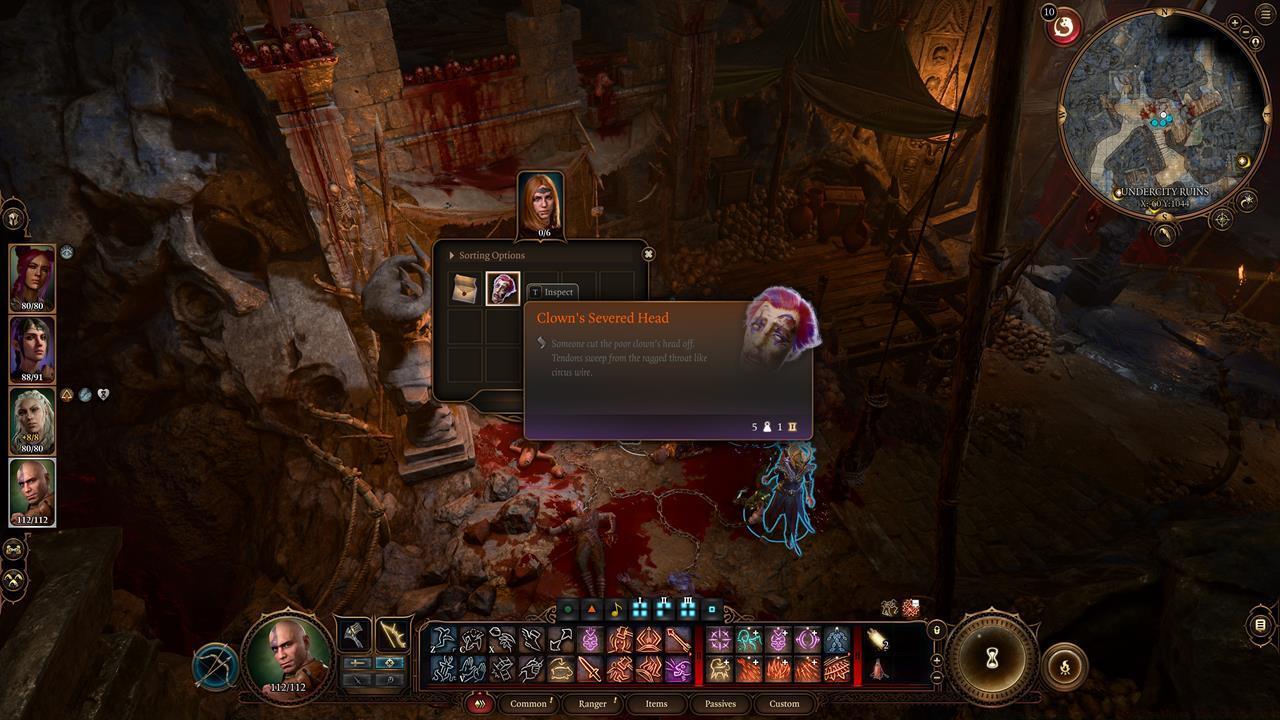Zoom in on the minimap with the magnifier
This screenshot has width=1280, height=720.
1234,22
